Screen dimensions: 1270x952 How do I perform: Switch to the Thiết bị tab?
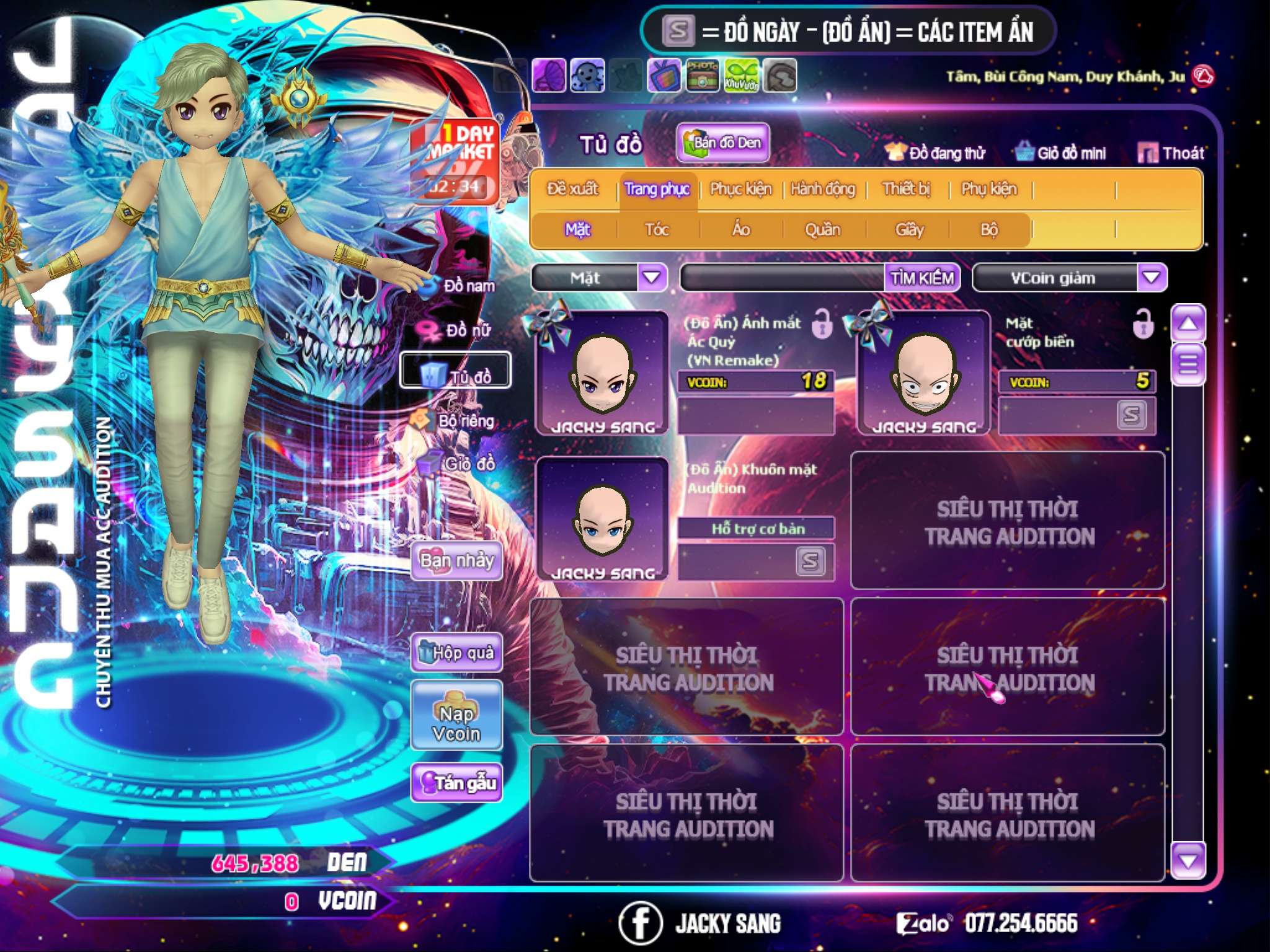coord(907,189)
